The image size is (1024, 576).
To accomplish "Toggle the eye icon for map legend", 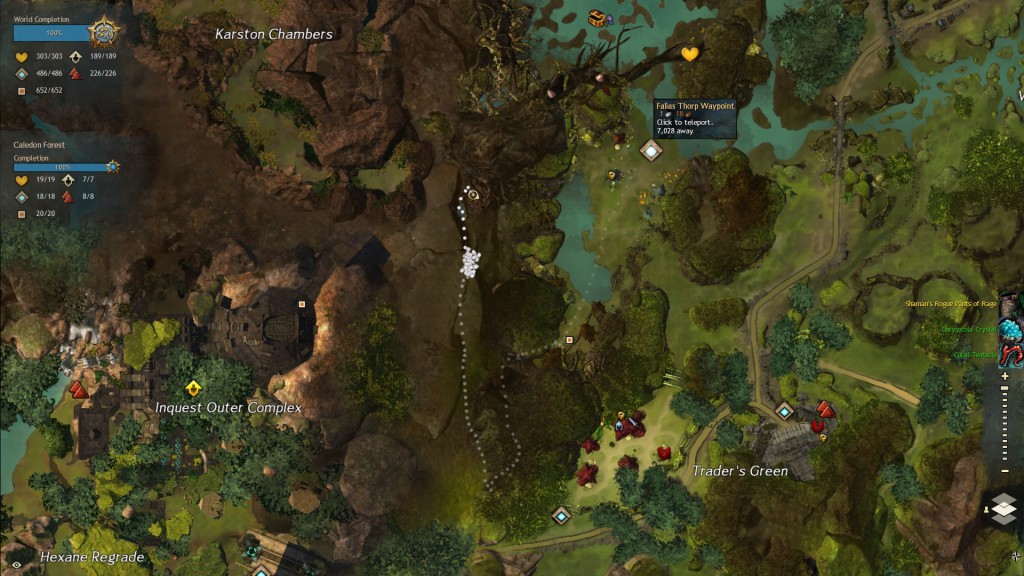I will tap(18, 565).
